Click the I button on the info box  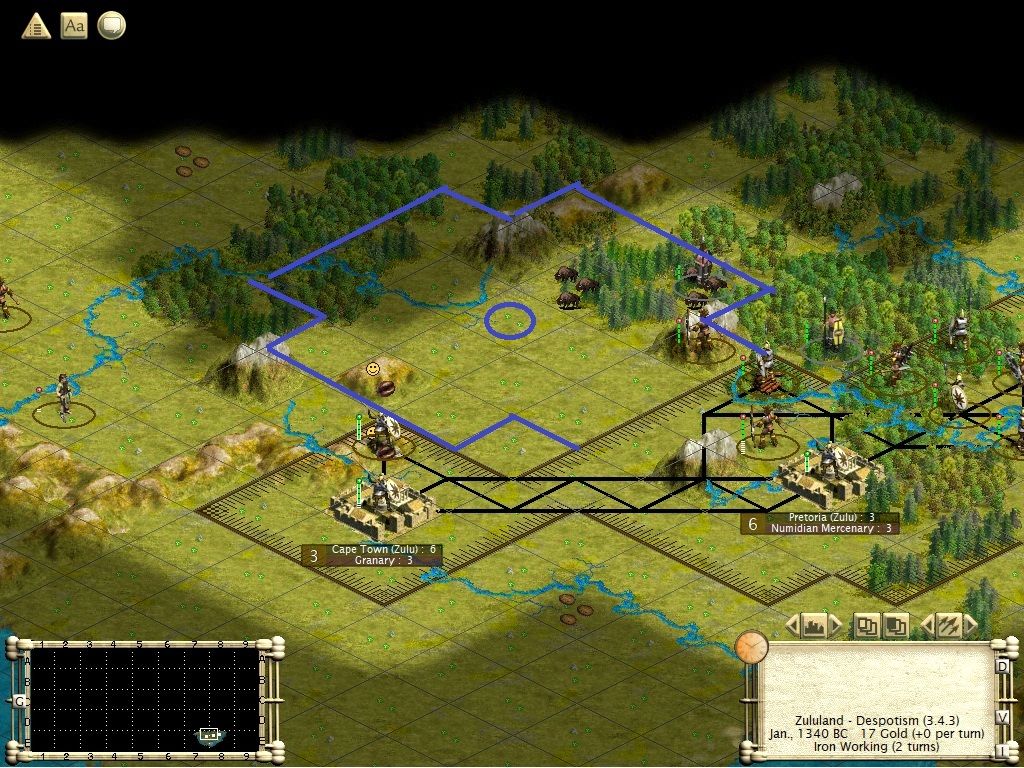click(x=1002, y=750)
